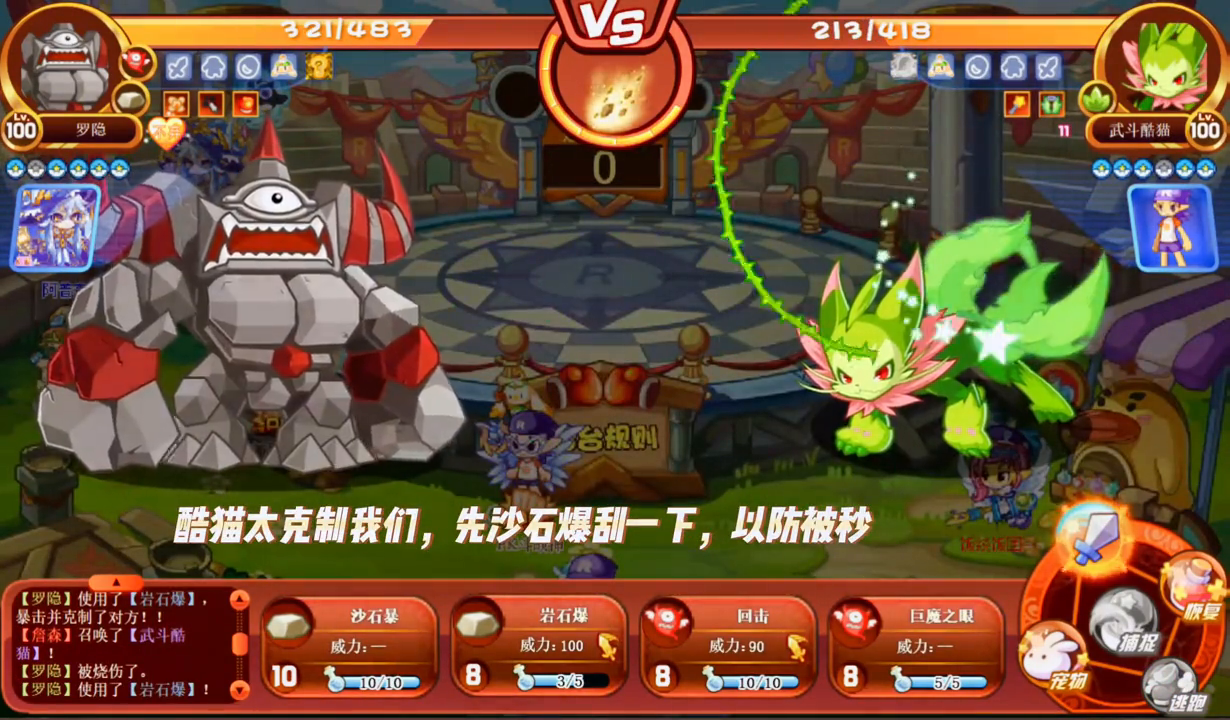Activate the 巨魔之眼 skill
The width and height of the screenshot is (1230, 720).
tap(916, 646)
